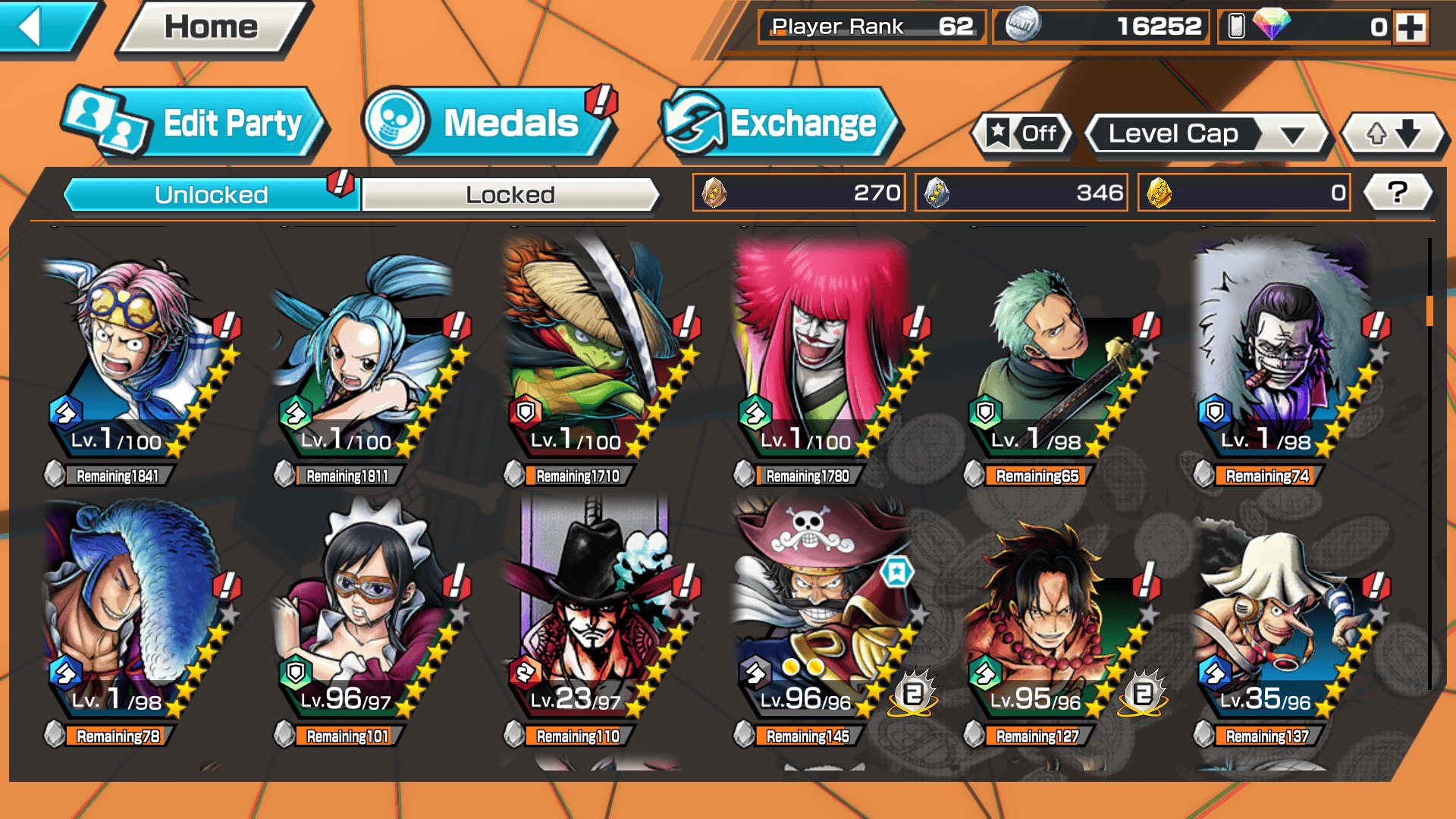Switch to the Unlocked tab

(x=211, y=195)
